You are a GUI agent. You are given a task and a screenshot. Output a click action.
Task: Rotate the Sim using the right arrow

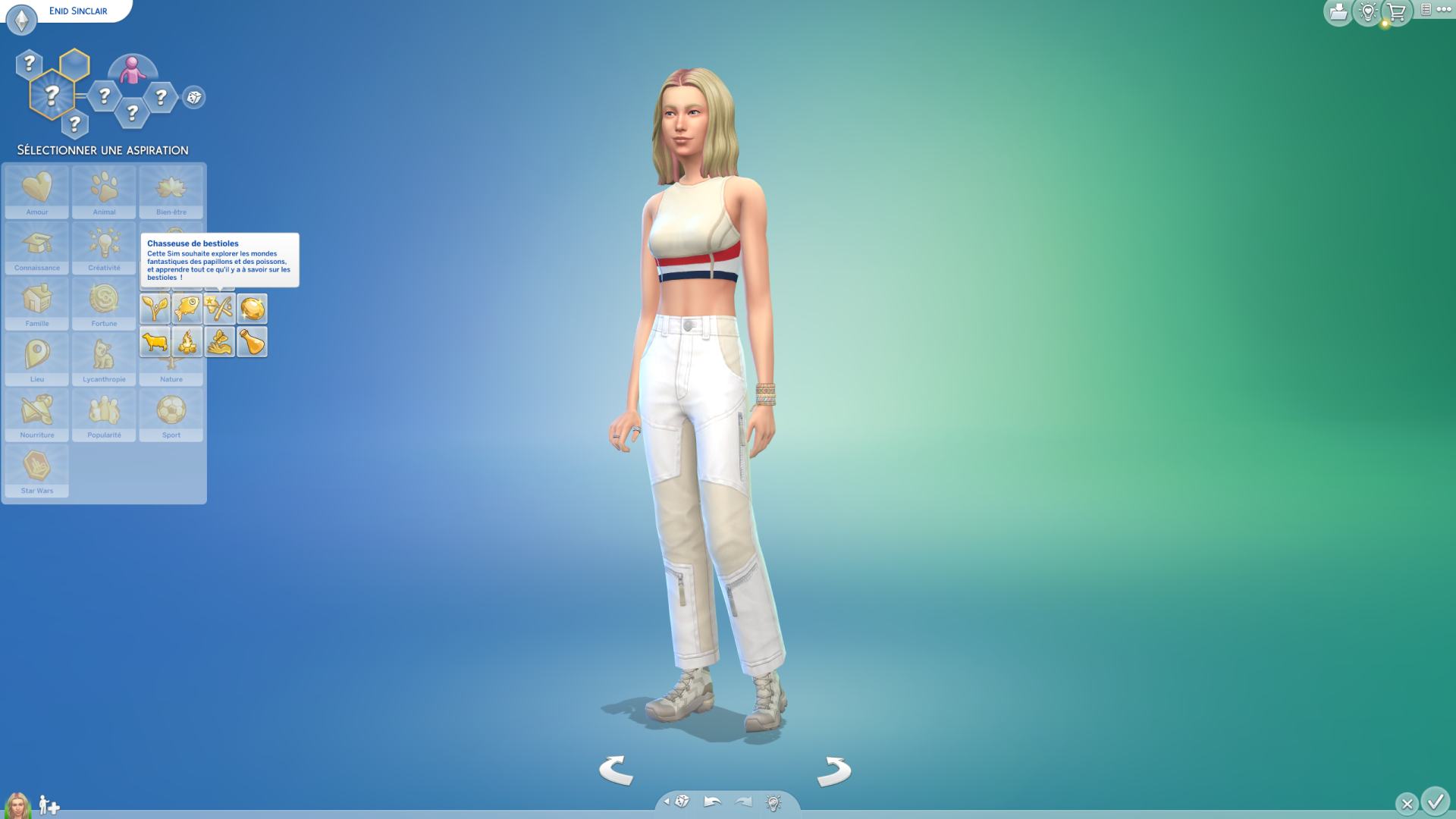coord(834,771)
